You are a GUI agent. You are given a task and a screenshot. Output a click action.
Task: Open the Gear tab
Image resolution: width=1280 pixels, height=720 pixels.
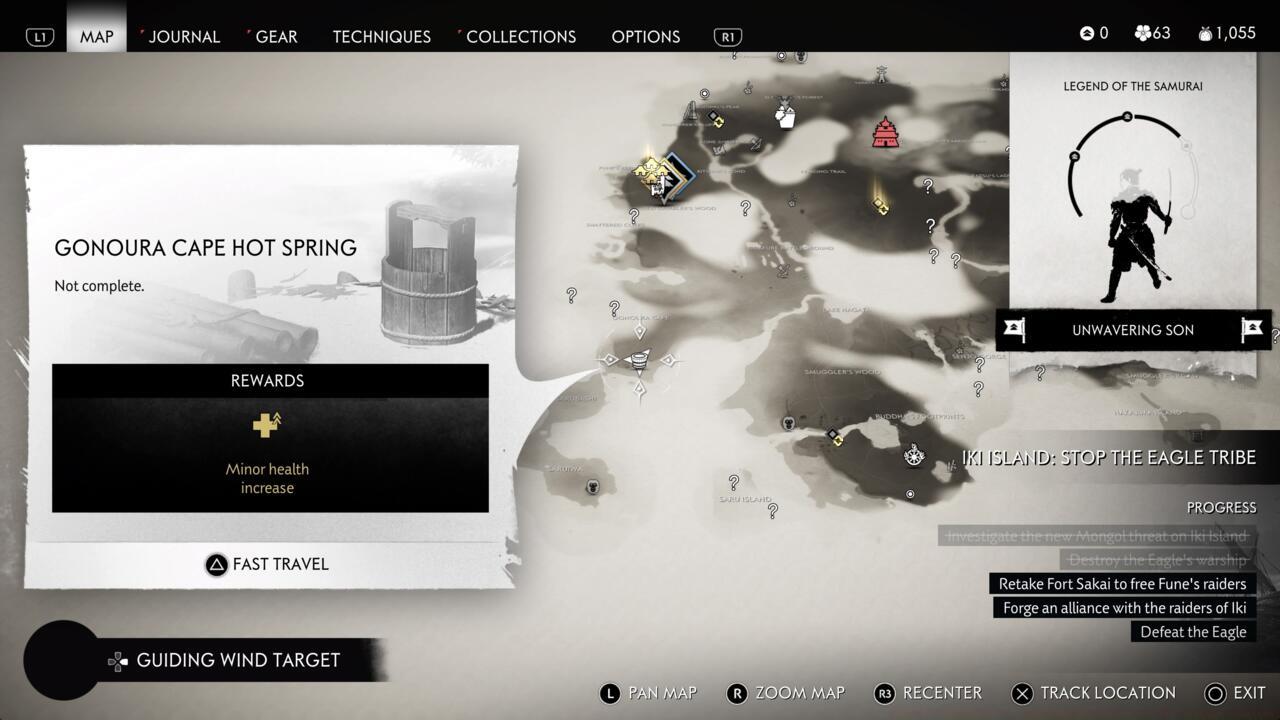coord(276,36)
